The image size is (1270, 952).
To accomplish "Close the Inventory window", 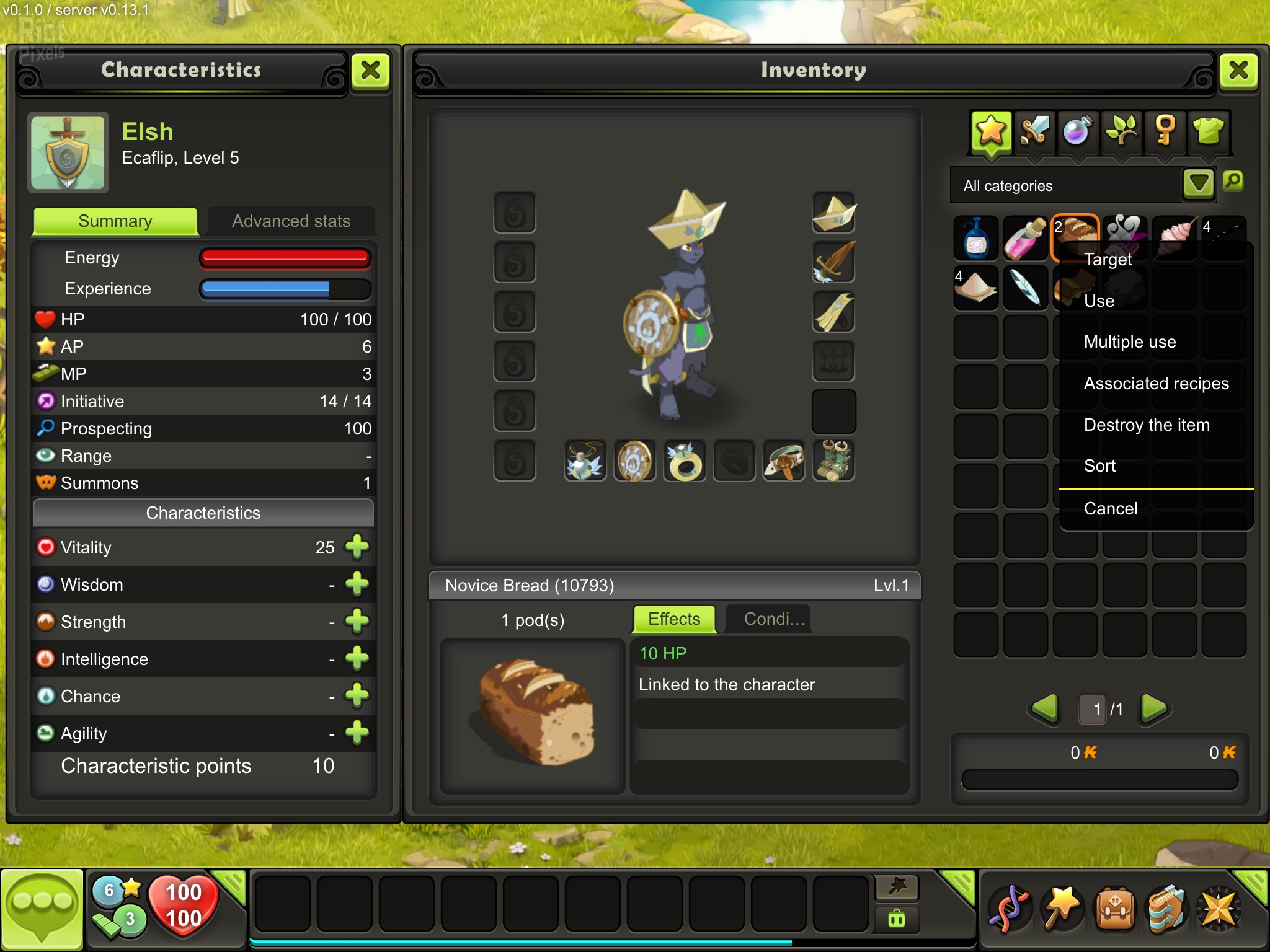I will [x=1238, y=71].
